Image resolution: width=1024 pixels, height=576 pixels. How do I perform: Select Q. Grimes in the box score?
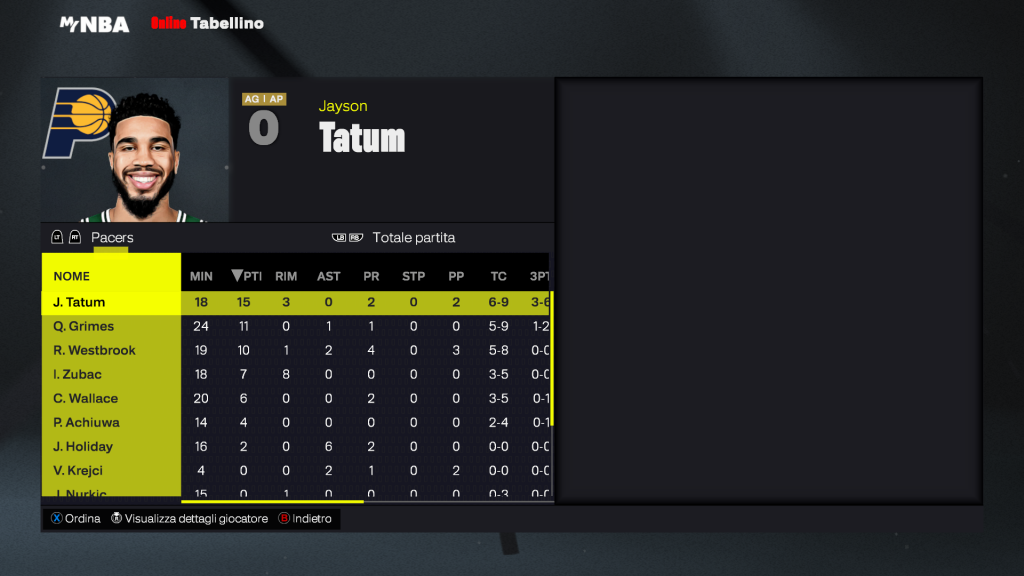[84, 326]
